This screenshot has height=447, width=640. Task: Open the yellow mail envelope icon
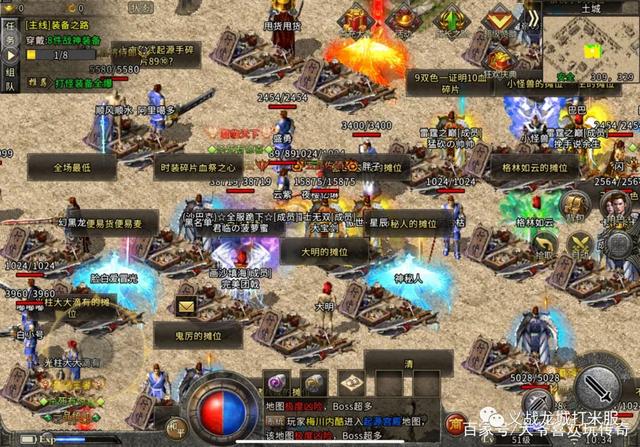186,306
